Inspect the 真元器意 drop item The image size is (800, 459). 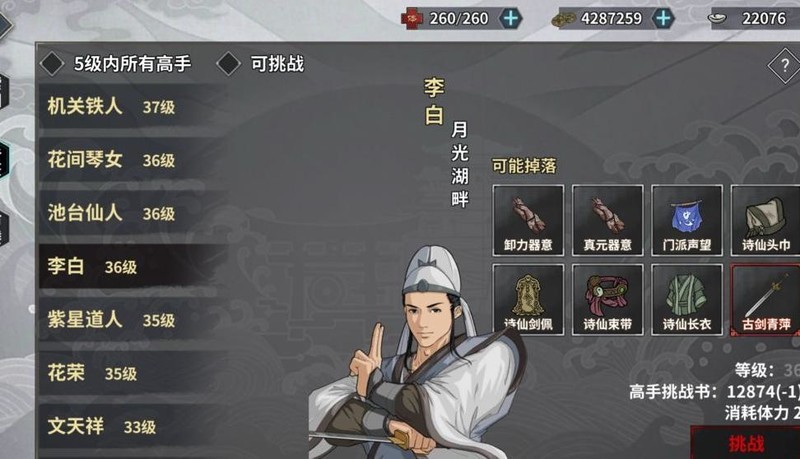[x=607, y=219]
